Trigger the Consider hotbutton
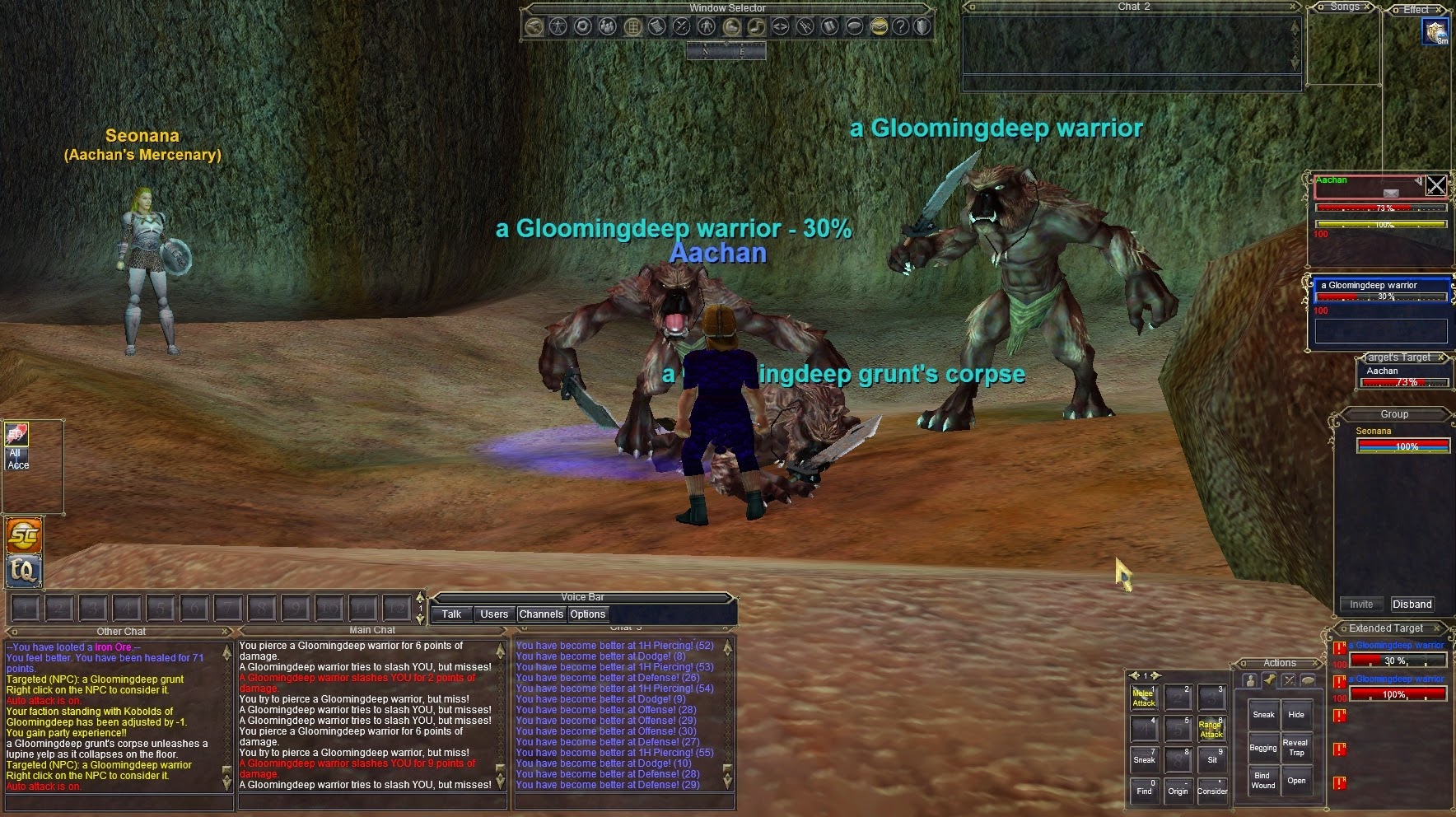Image resolution: width=1456 pixels, height=817 pixels. (1211, 790)
